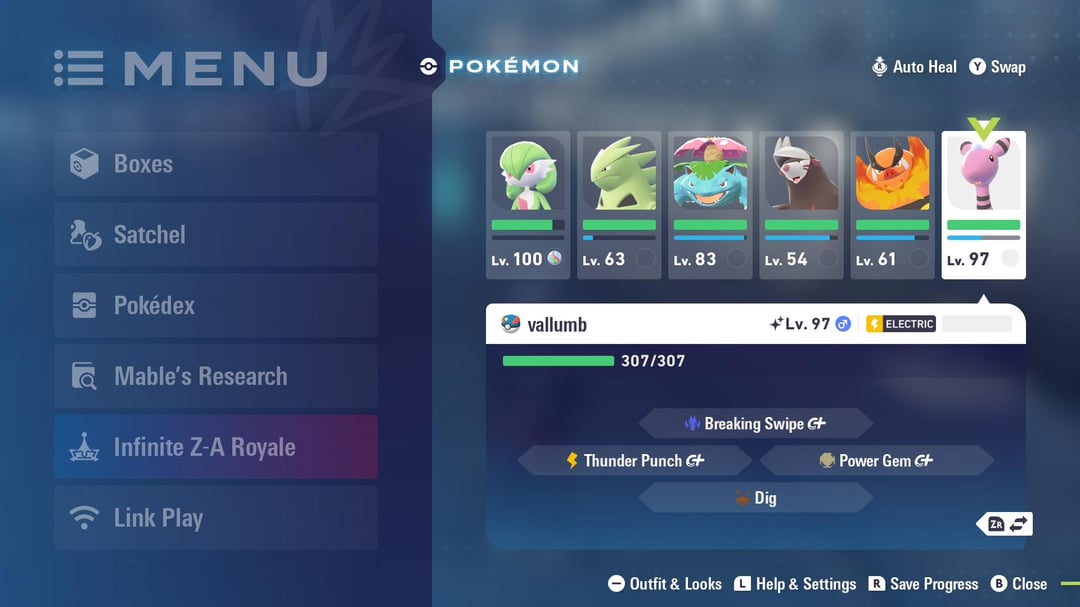The height and width of the screenshot is (607, 1080).
Task: Choose the Thunder Punch move
Action: point(635,461)
